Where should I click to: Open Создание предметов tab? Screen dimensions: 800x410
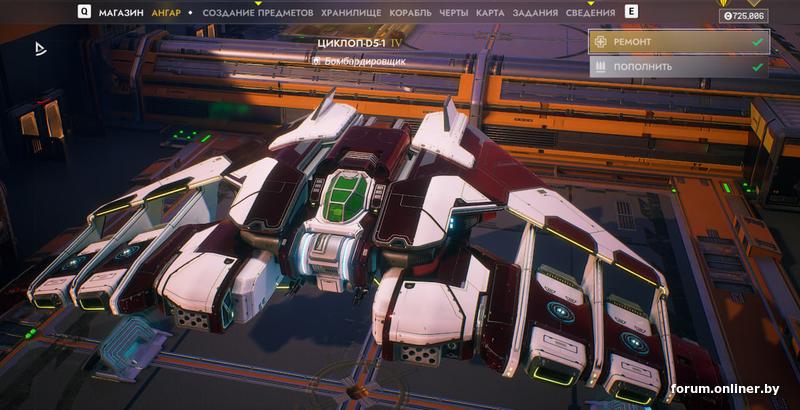[257, 13]
